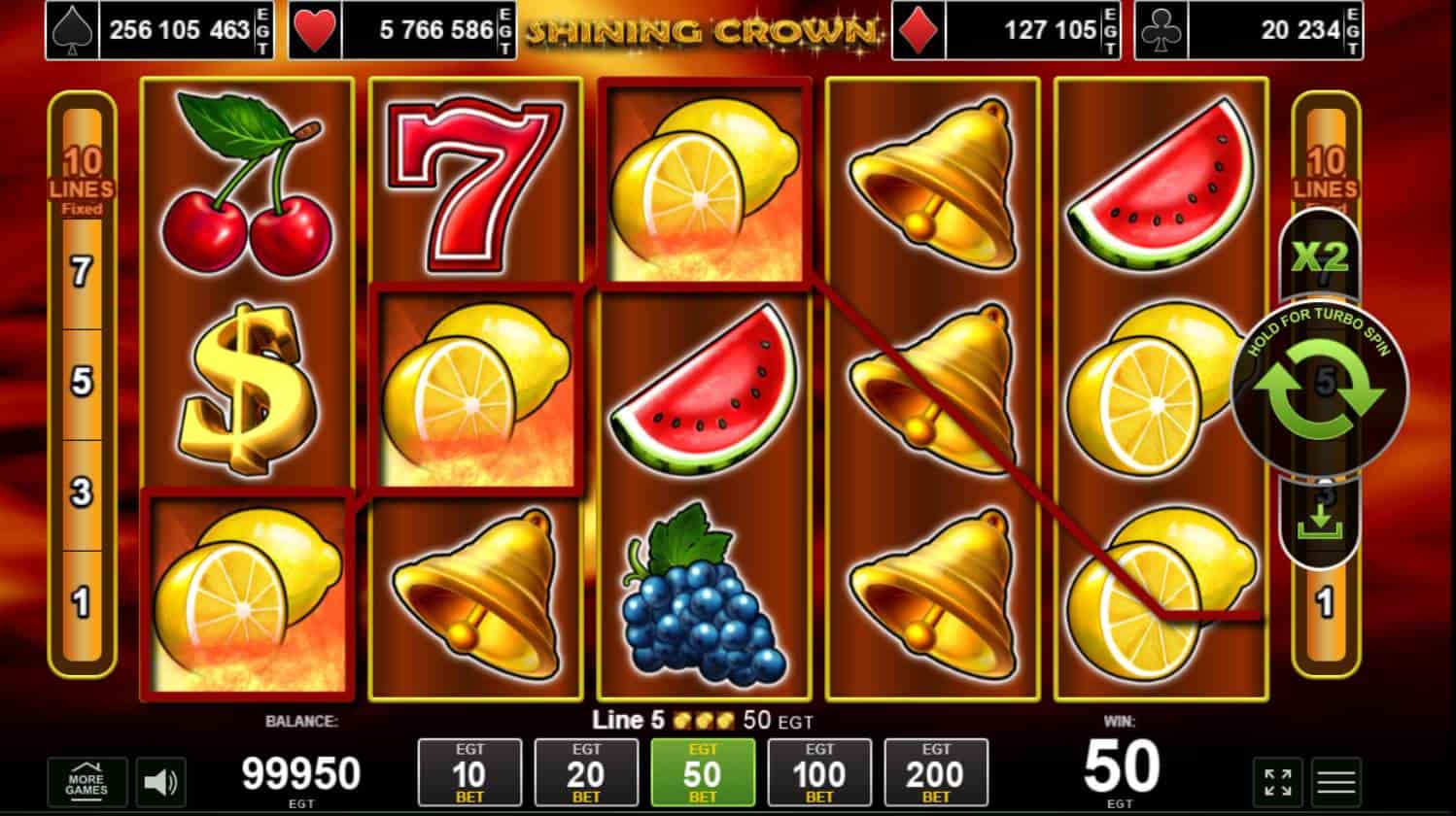Switch to the EGT 10 bet stake

469,772
